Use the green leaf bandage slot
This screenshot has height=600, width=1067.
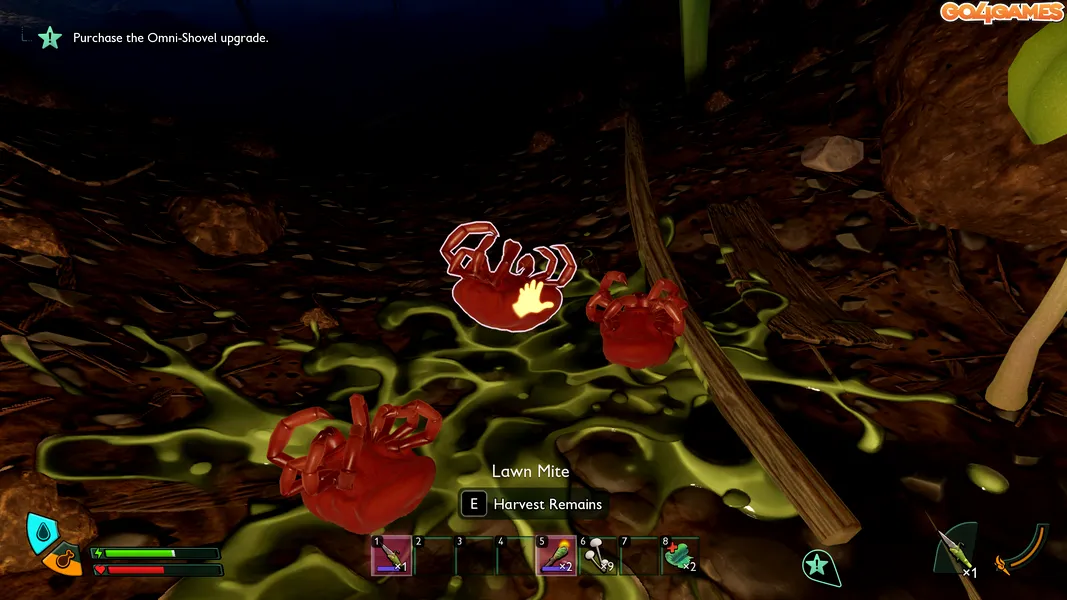680,555
